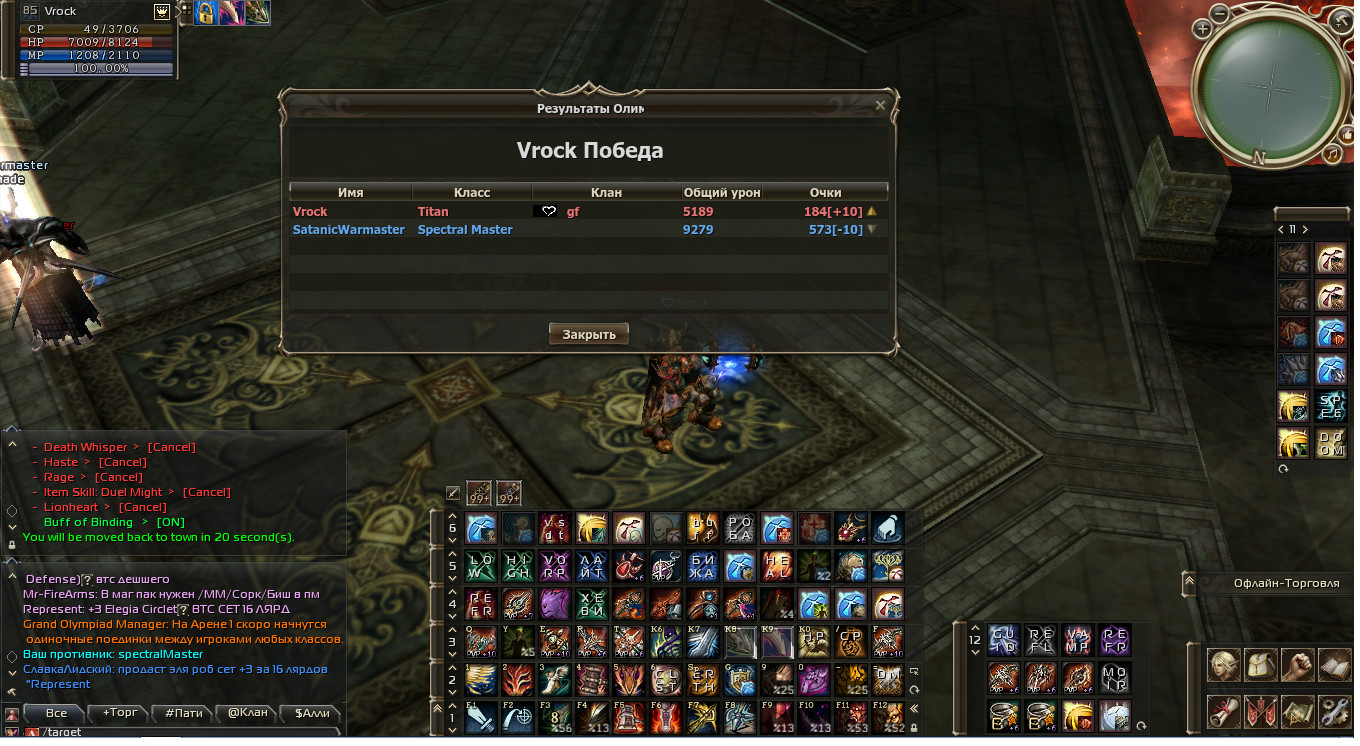Zoom in the minimap with plus button
This screenshot has height=746, width=1360.
tap(1202, 29)
